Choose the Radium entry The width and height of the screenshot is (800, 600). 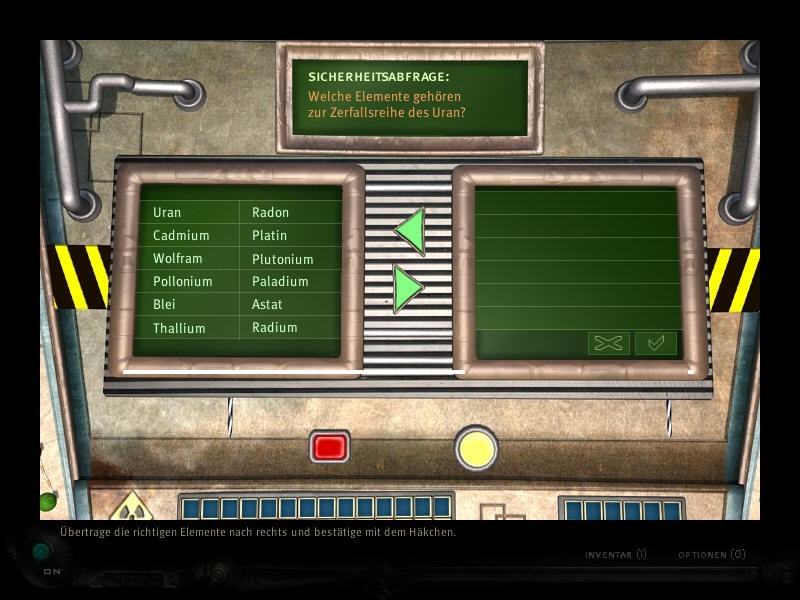click(273, 327)
